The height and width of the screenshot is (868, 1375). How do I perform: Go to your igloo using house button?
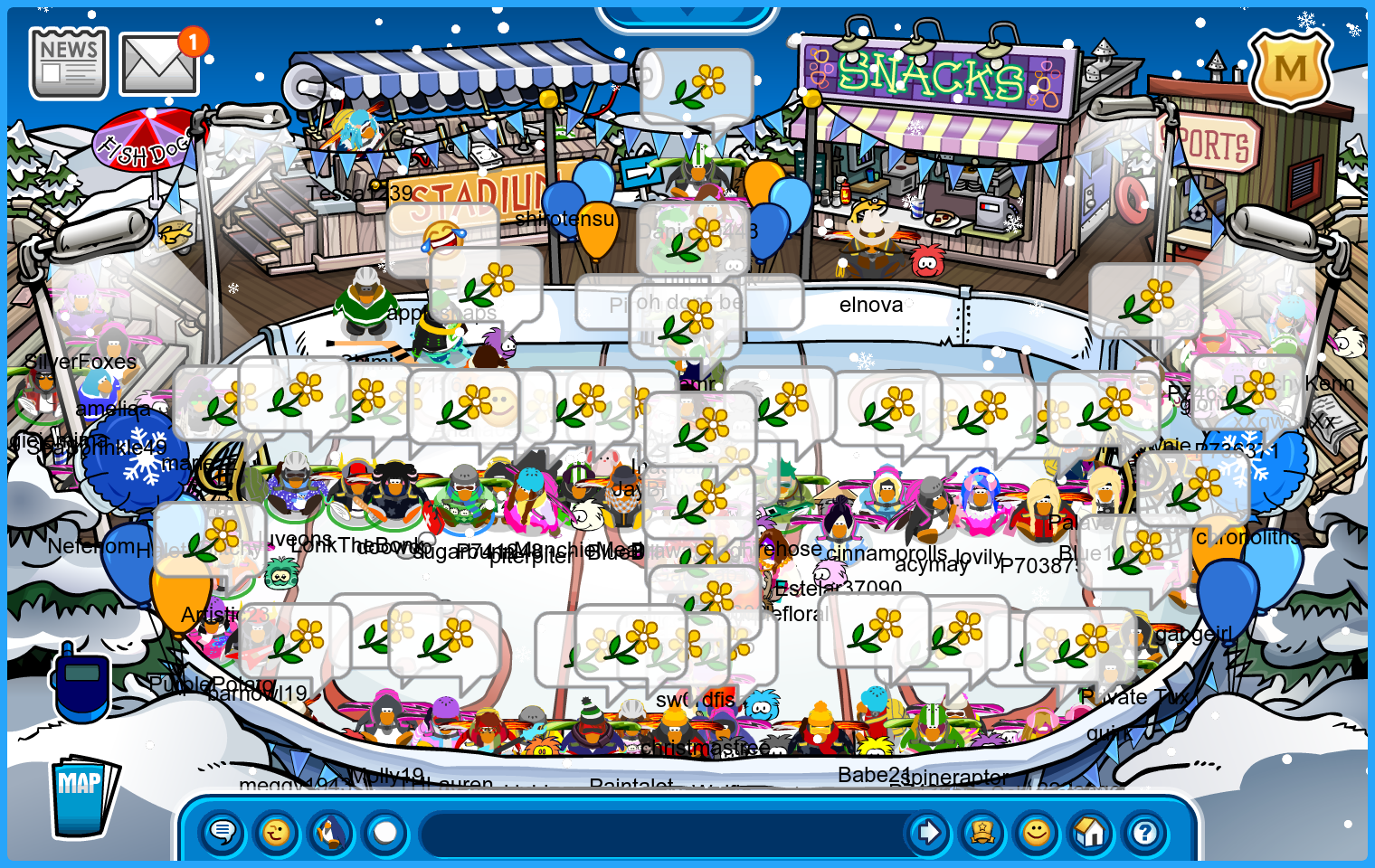point(1091,832)
